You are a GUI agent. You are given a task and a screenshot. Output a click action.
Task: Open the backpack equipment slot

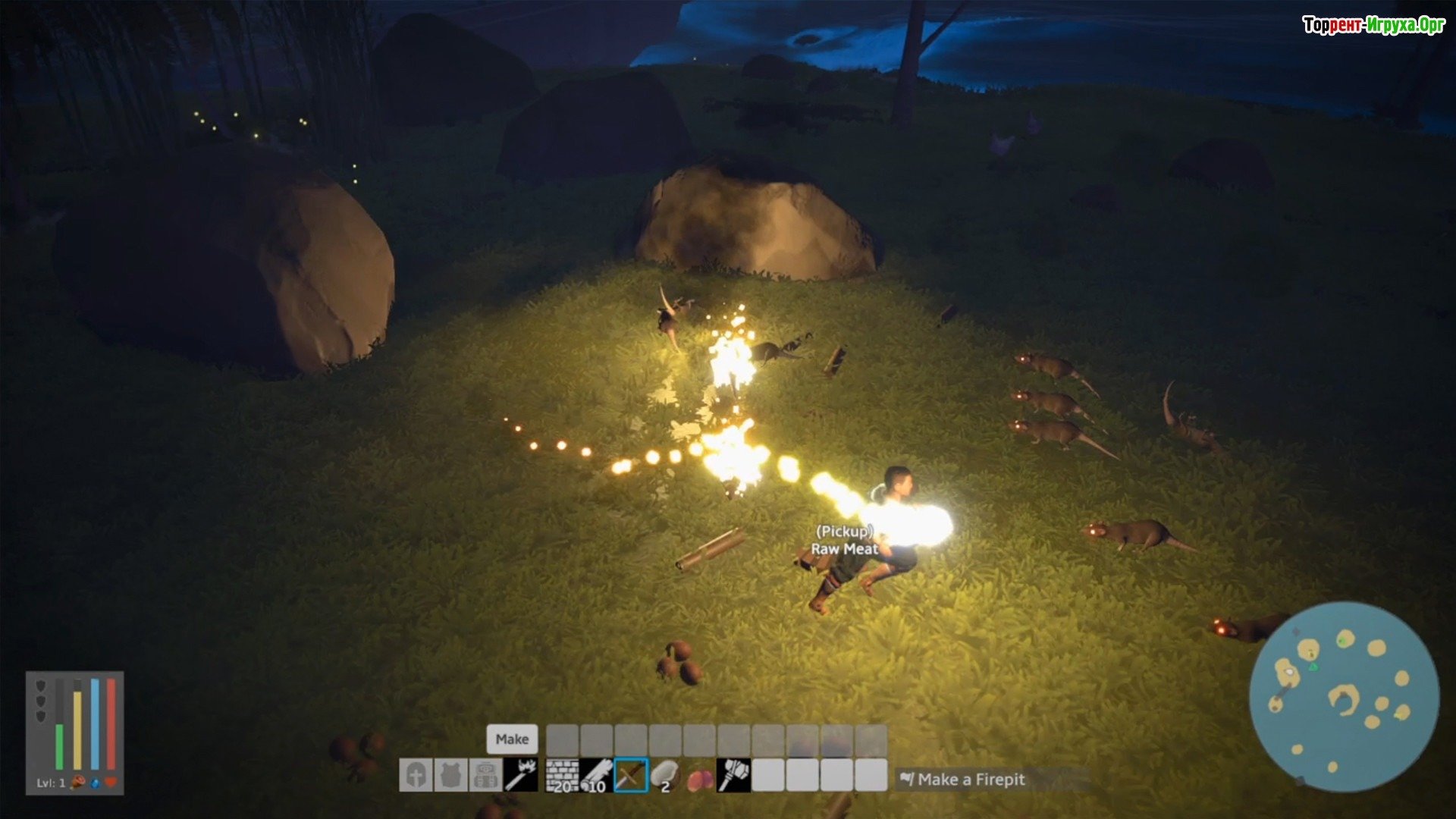485,776
